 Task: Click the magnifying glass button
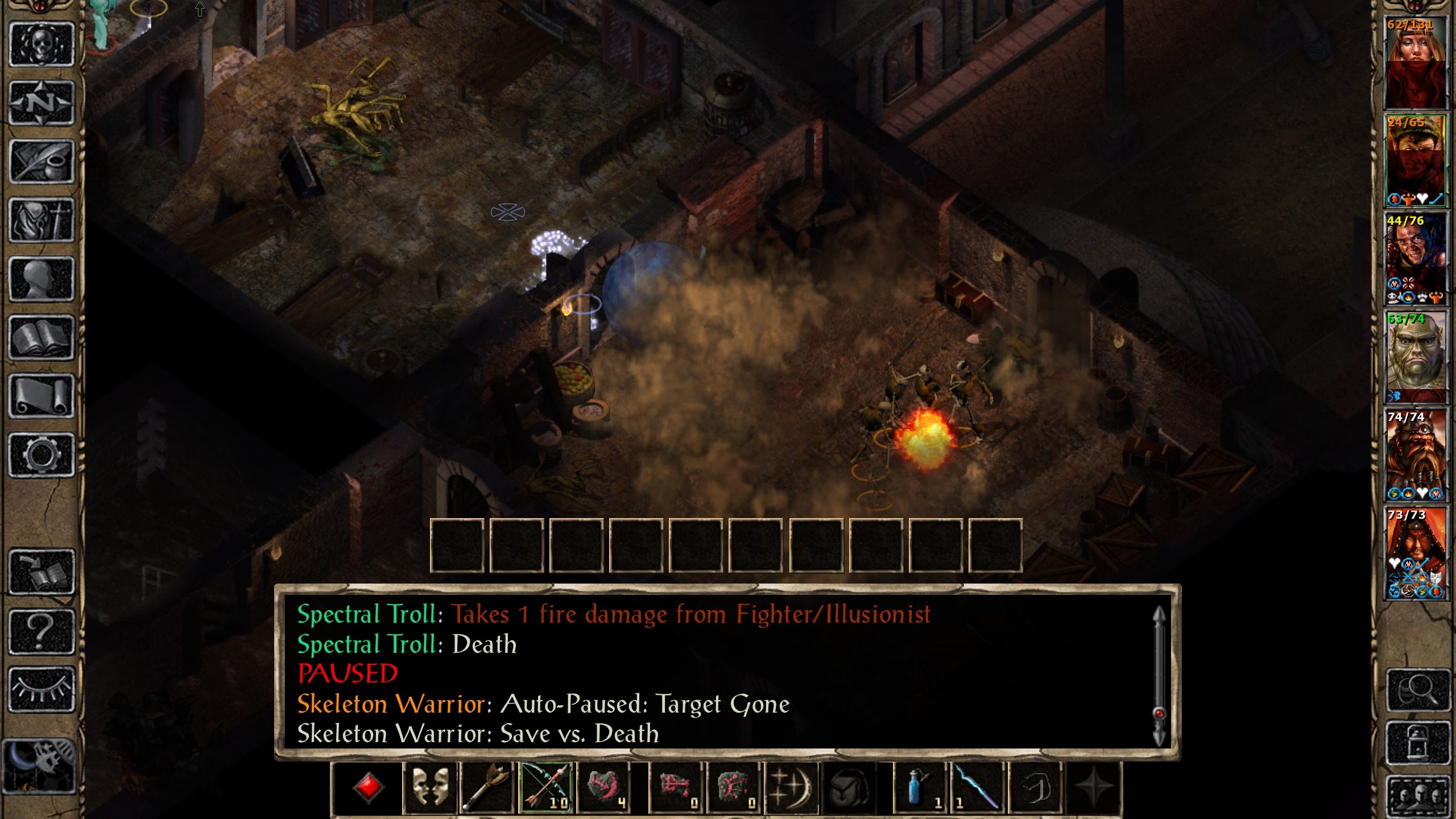[1417, 690]
